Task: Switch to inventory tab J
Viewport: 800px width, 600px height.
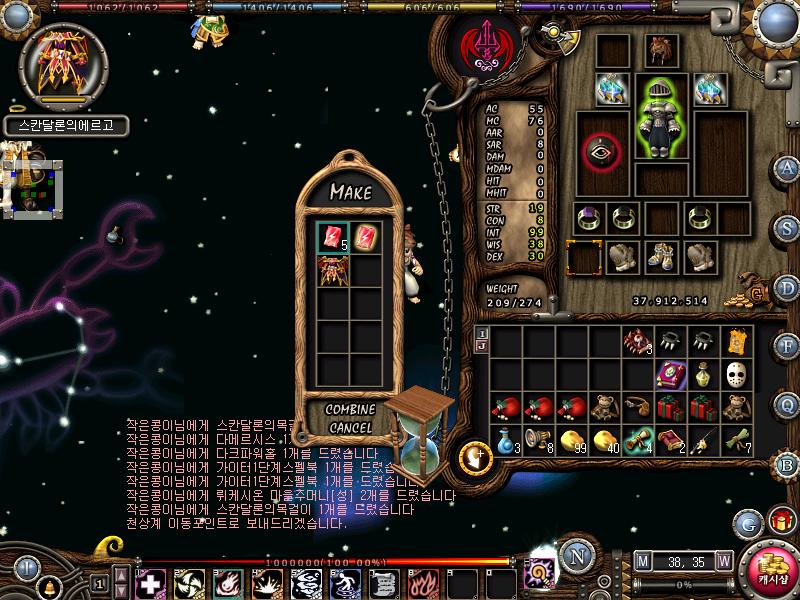Action: tap(481, 346)
